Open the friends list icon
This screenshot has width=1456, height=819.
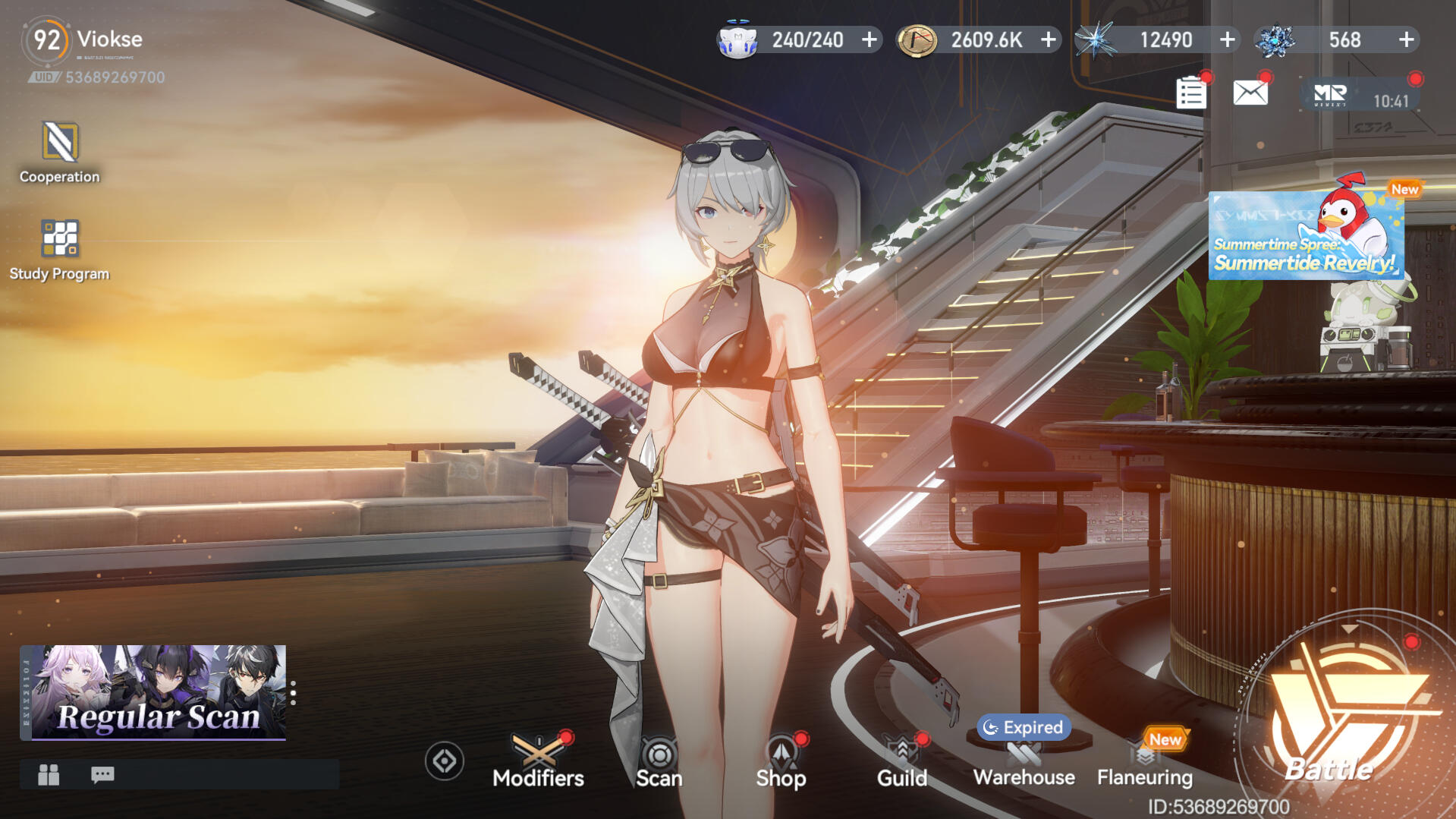(49, 774)
